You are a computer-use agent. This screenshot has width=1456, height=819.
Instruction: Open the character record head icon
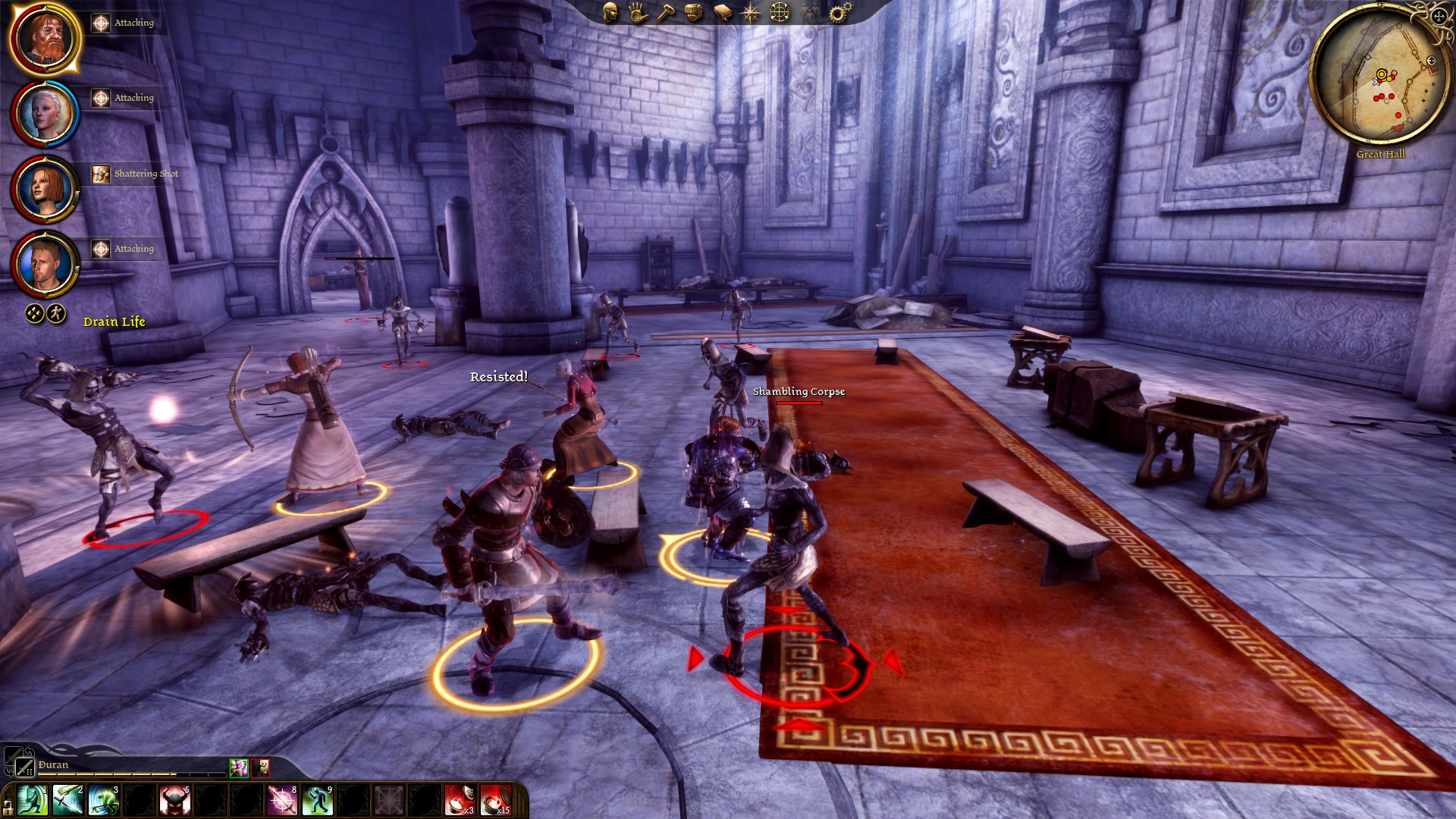pyautogui.click(x=610, y=12)
